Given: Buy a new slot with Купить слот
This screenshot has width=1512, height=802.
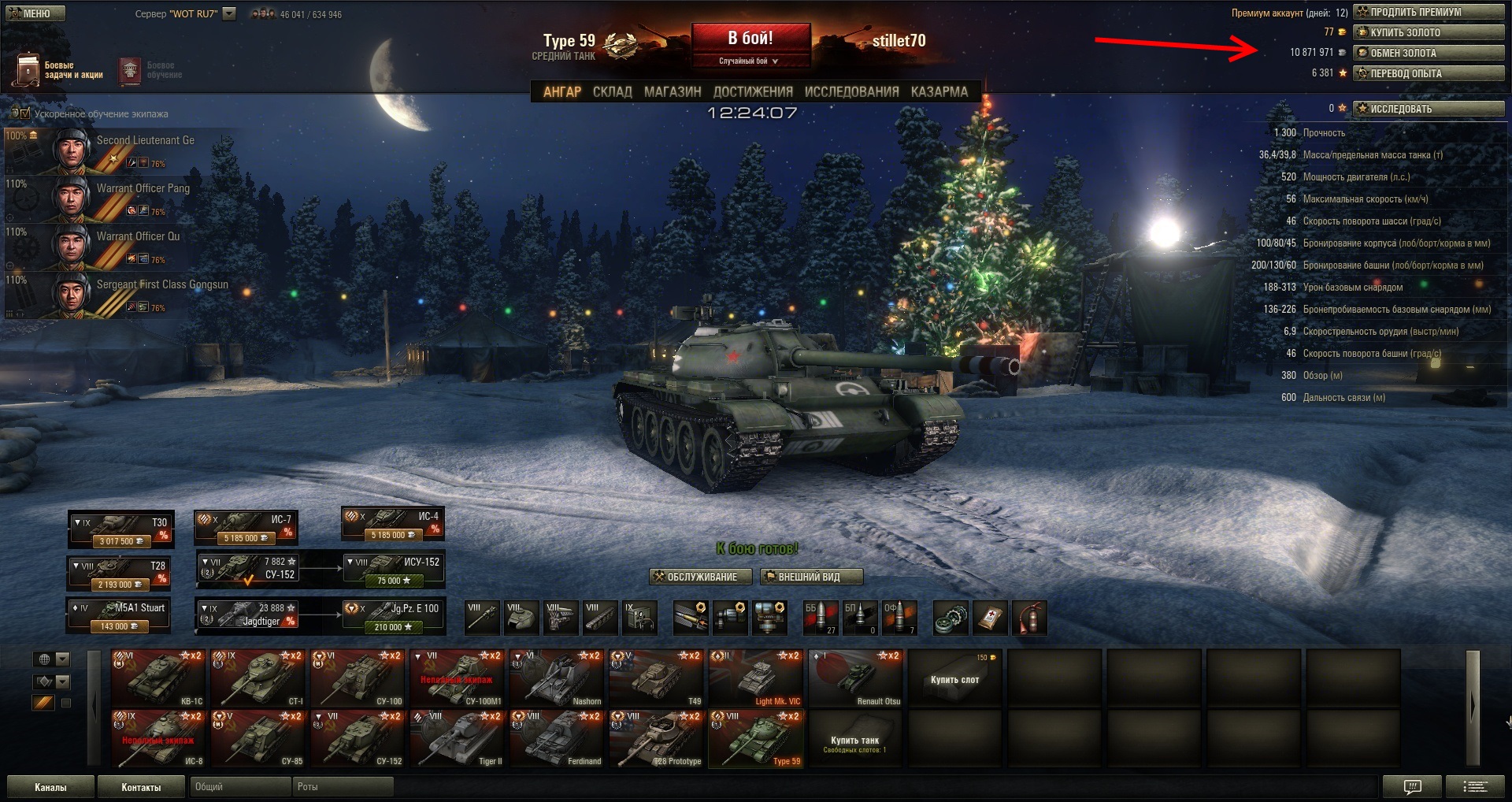Looking at the screenshot, I should pyautogui.click(x=955, y=678).
